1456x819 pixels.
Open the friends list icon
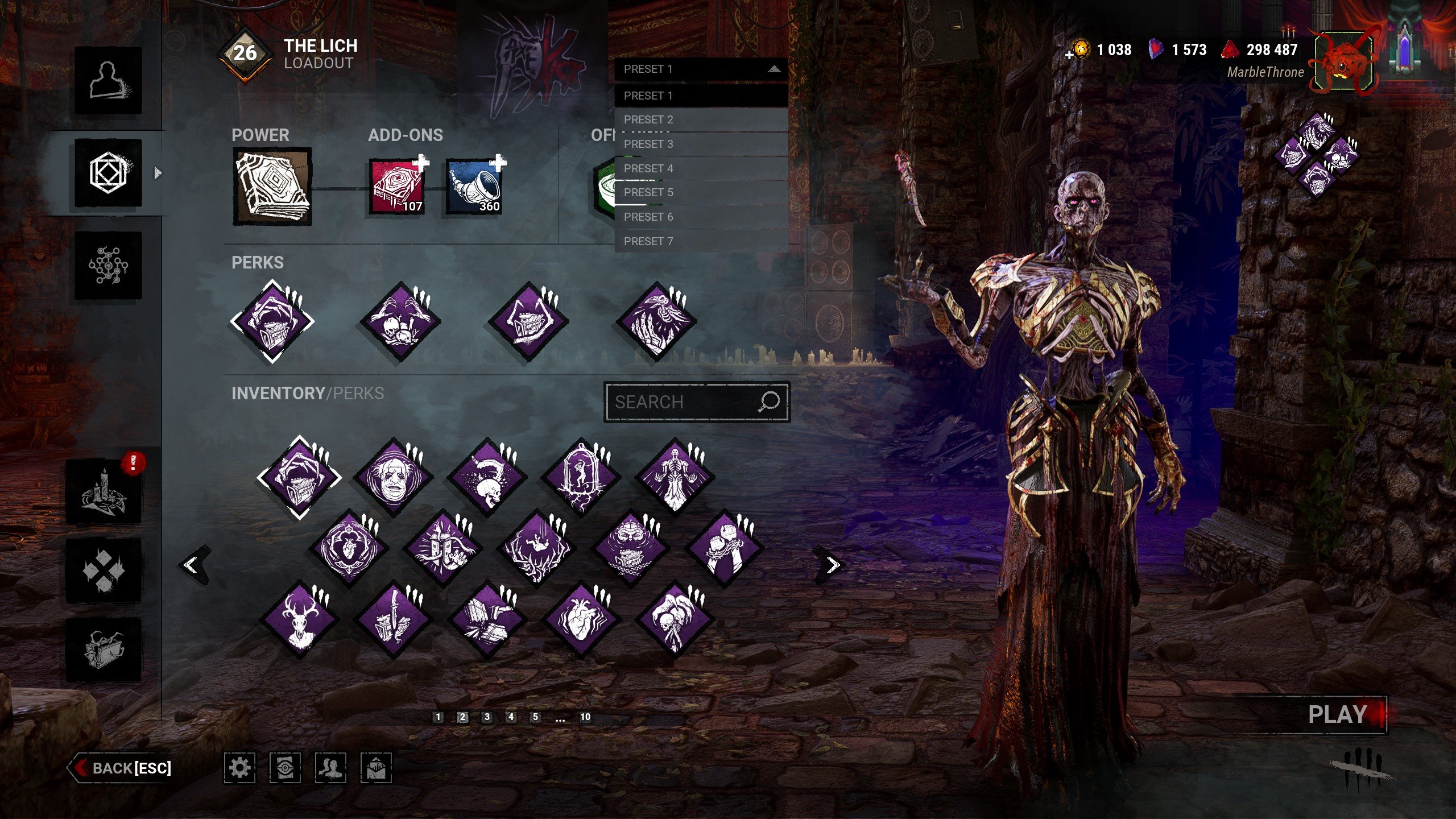(330, 768)
